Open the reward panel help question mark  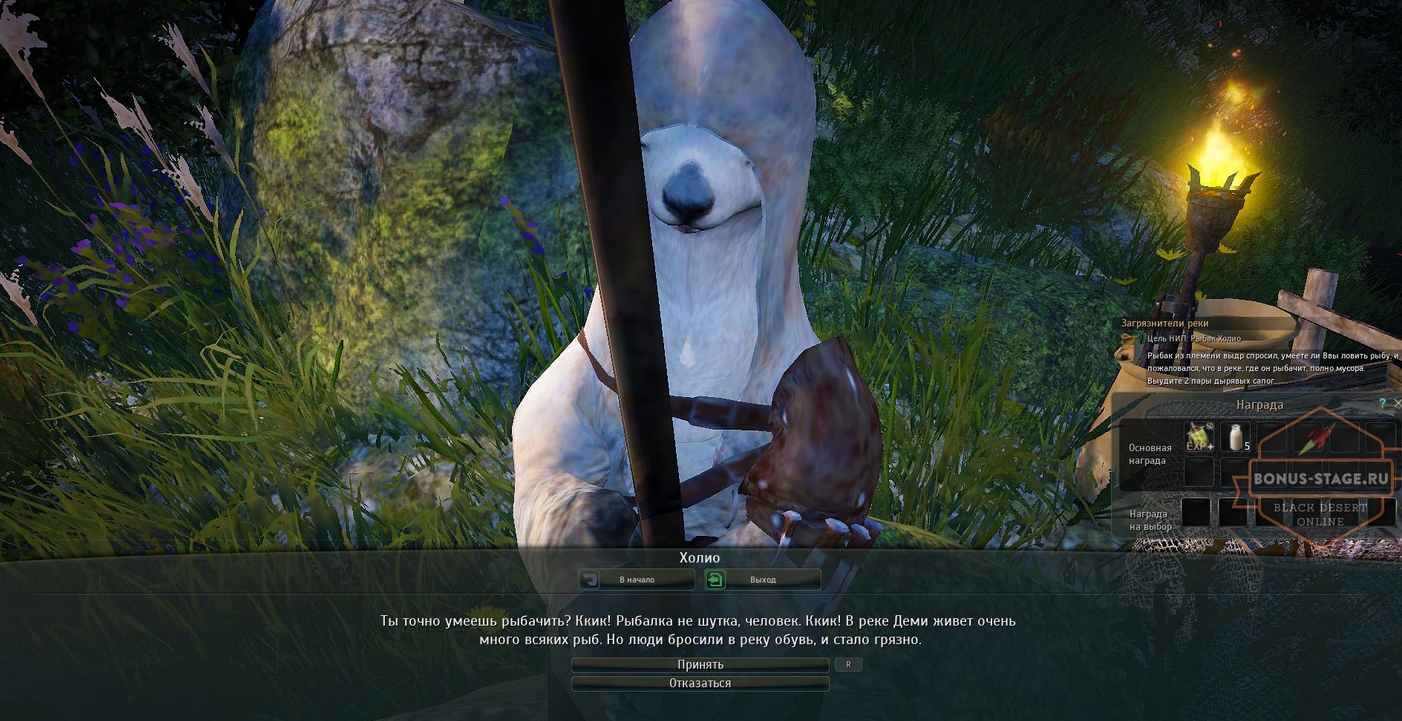[1382, 403]
